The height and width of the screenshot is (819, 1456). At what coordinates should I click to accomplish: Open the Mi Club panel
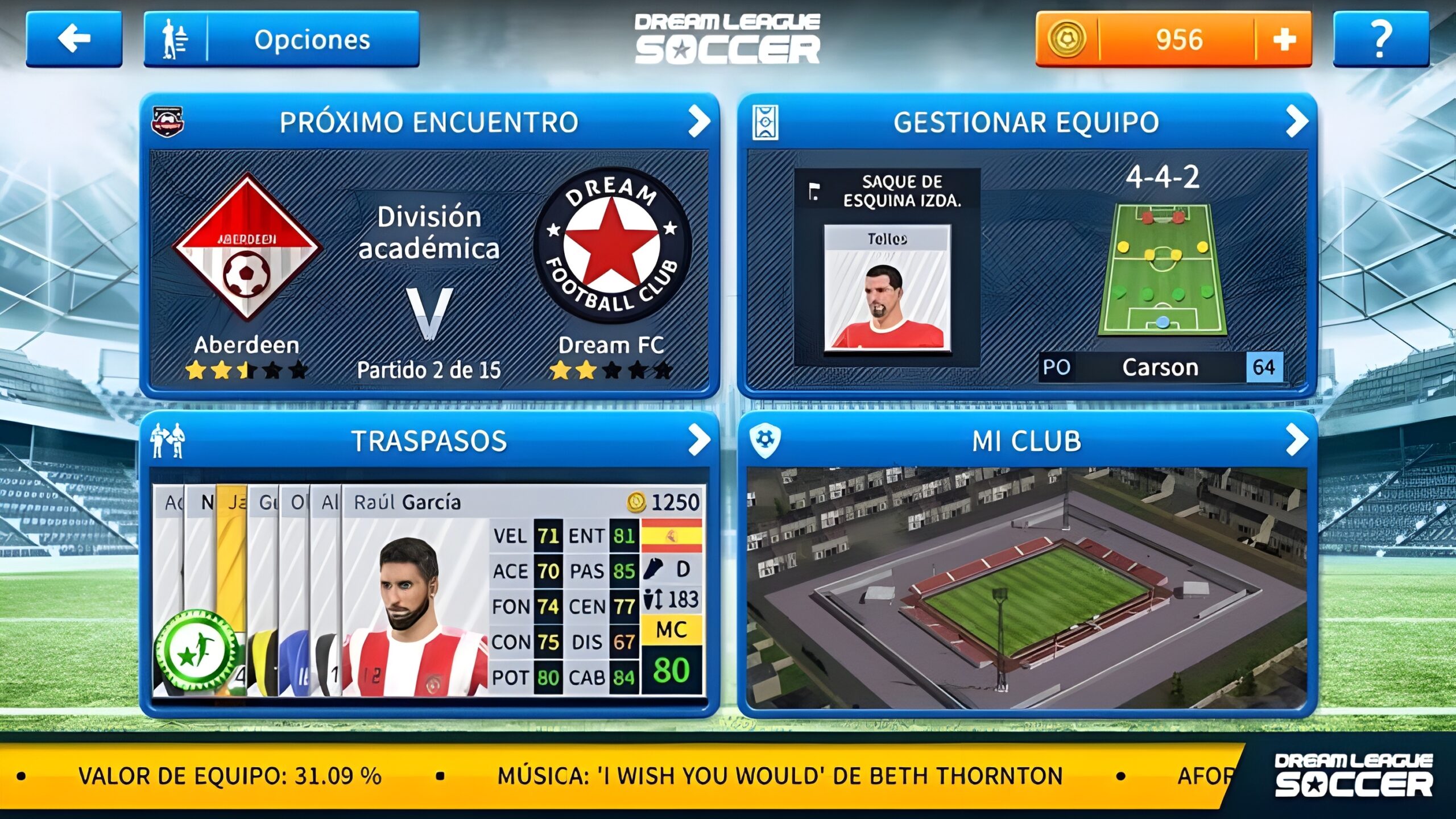pos(1027,440)
